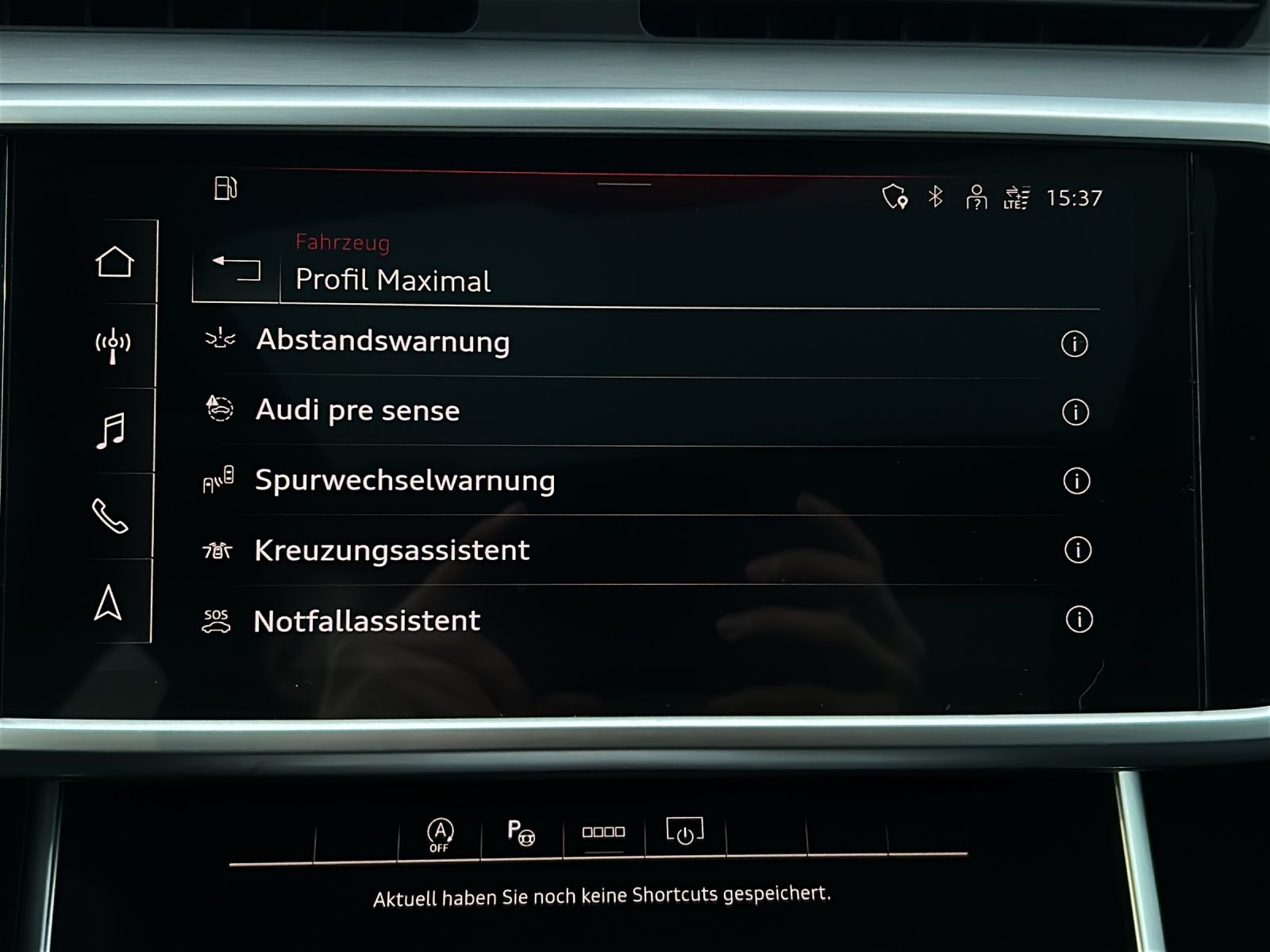This screenshot has width=1270, height=952.
Task: Select the Audi pre sense icon
Action: pos(220,409)
